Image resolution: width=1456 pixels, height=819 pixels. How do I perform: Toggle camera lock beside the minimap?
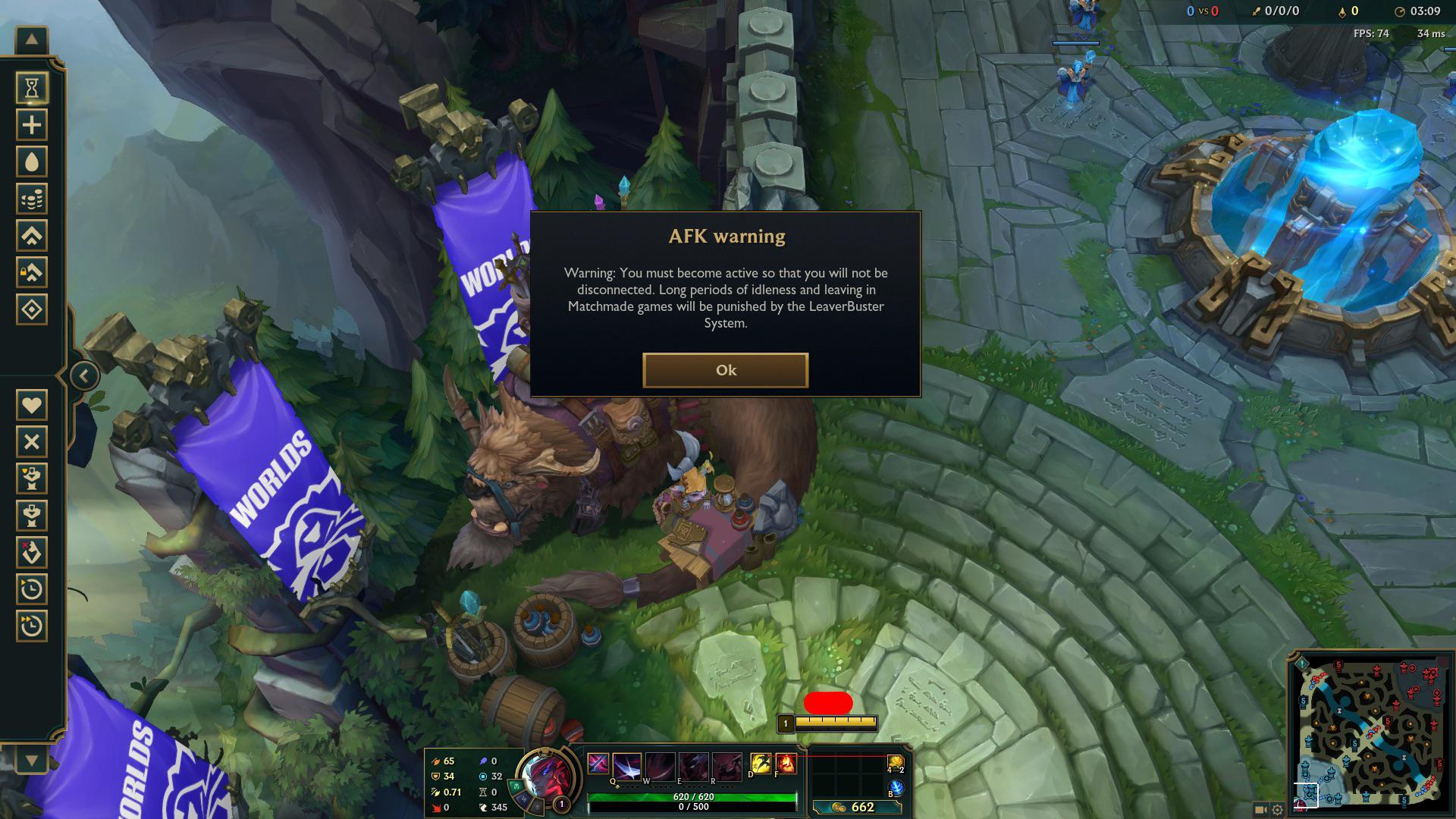click(x=1260, y=809)
